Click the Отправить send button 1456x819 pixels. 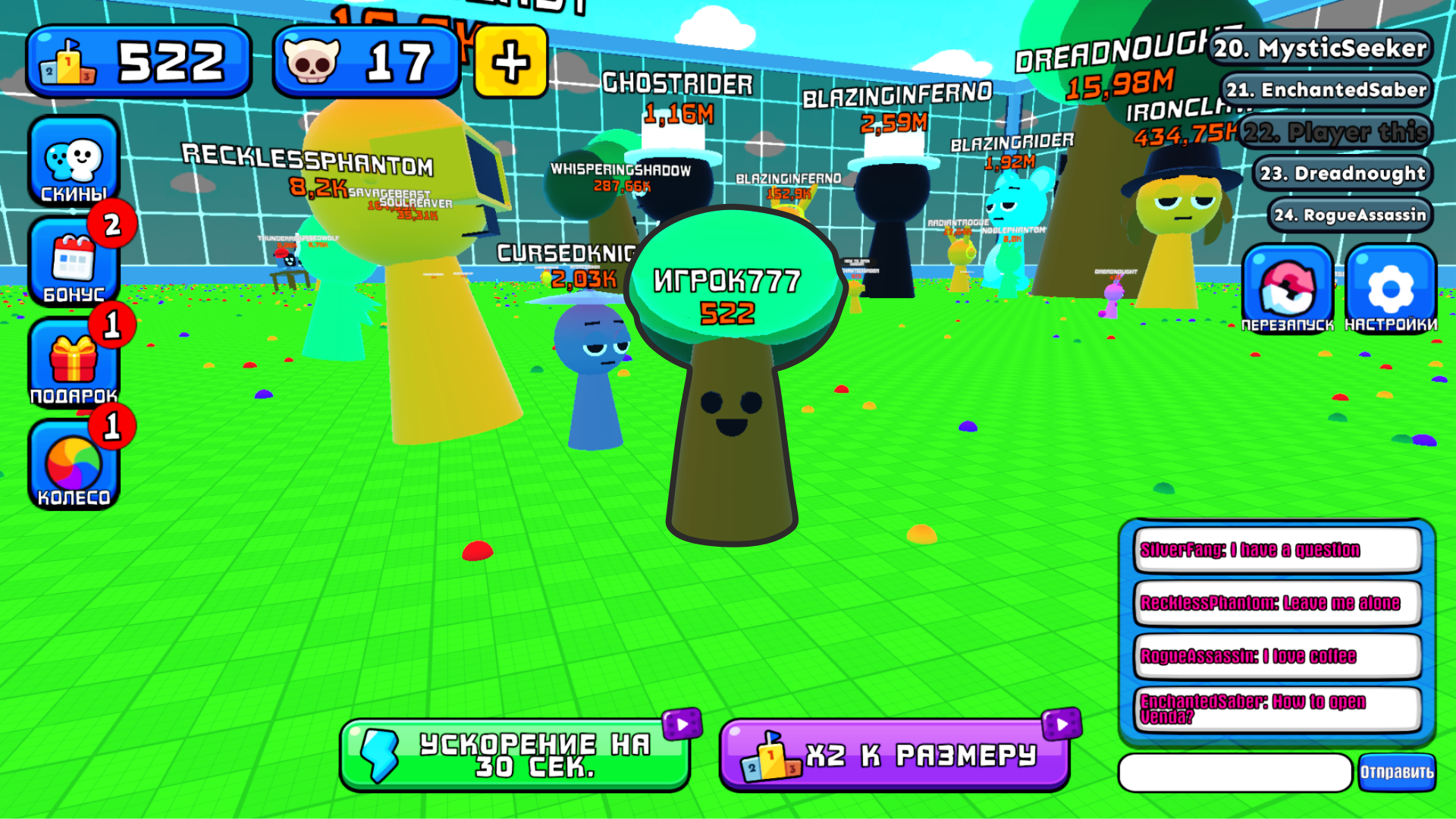tap(1398, 771)
